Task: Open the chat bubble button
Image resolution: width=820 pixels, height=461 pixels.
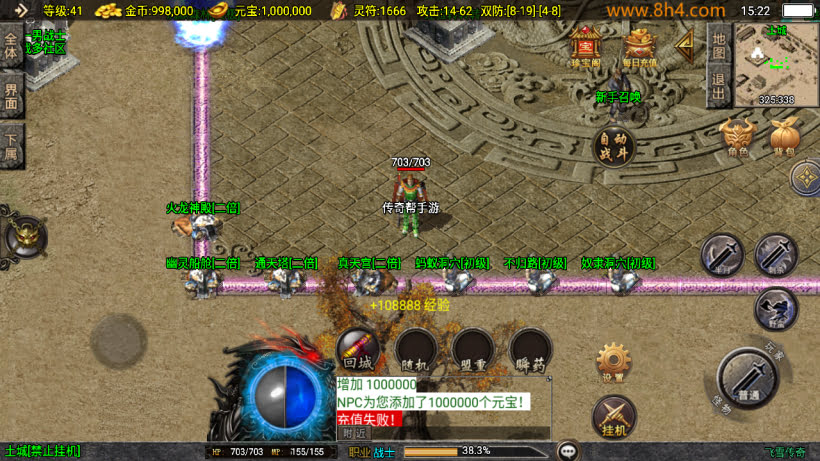Action: coord(568,451)
